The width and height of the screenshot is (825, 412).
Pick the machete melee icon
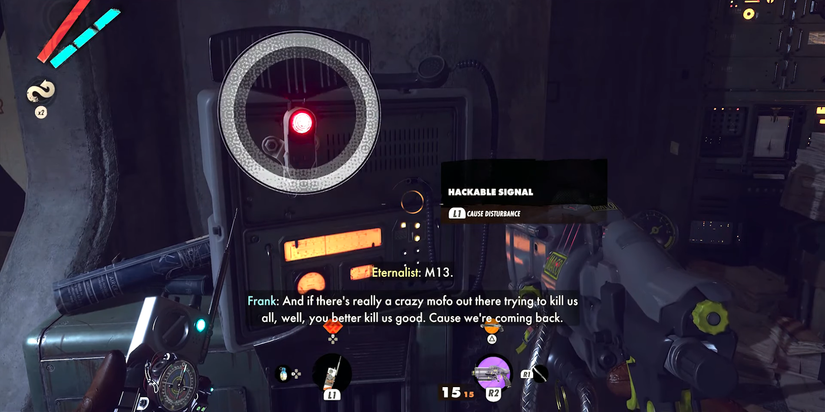[x=540, y=374]
